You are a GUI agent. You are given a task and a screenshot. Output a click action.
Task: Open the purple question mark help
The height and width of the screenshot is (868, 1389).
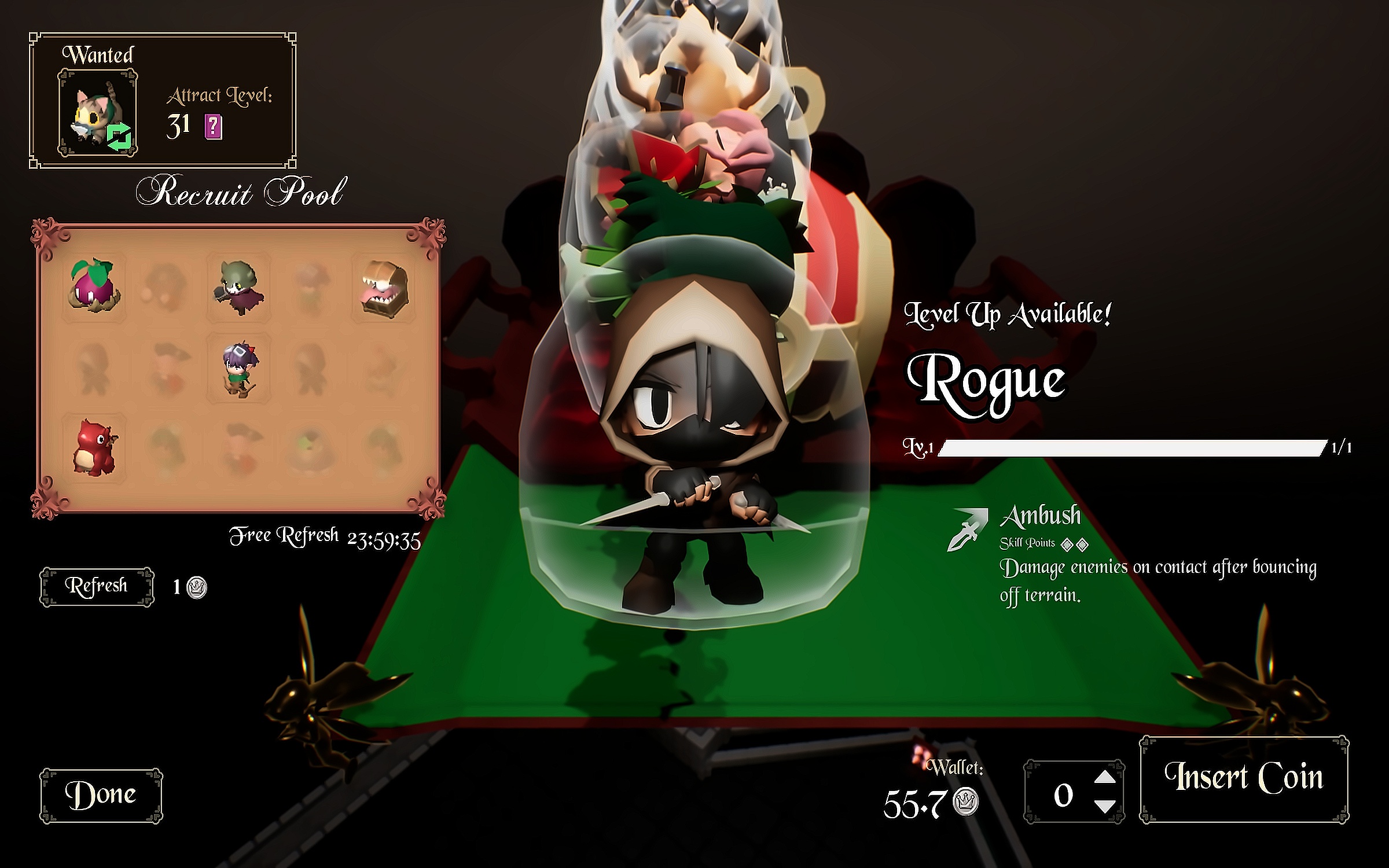point(213,126)
